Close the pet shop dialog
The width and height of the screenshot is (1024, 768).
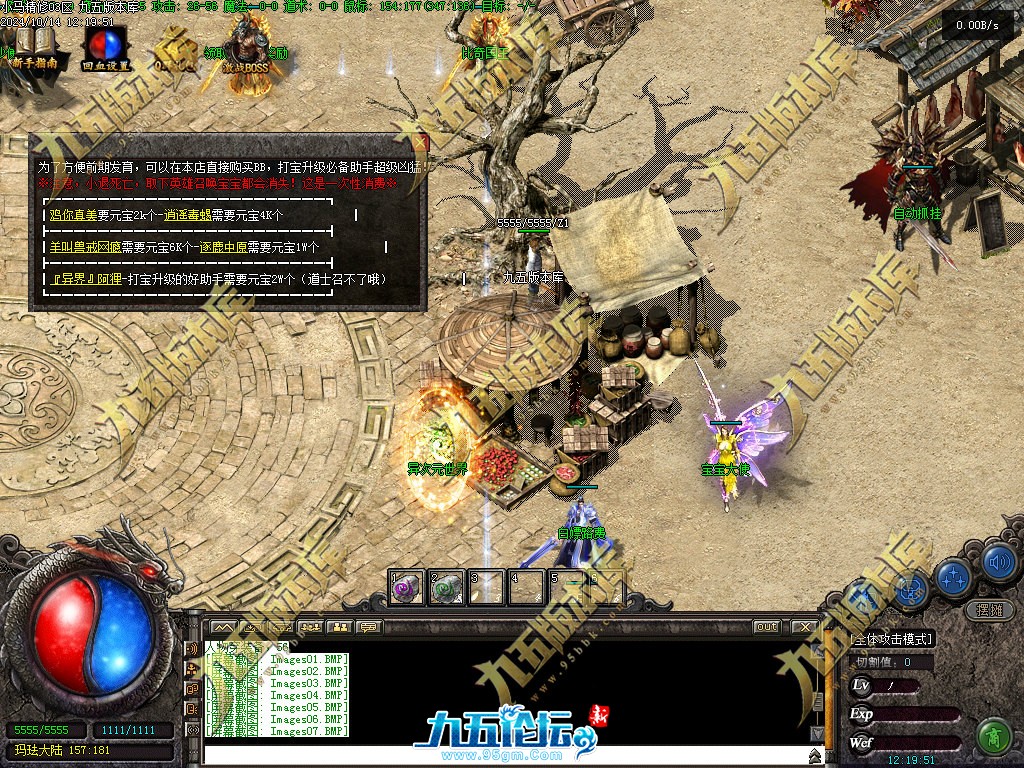click(x=420, y=142)
